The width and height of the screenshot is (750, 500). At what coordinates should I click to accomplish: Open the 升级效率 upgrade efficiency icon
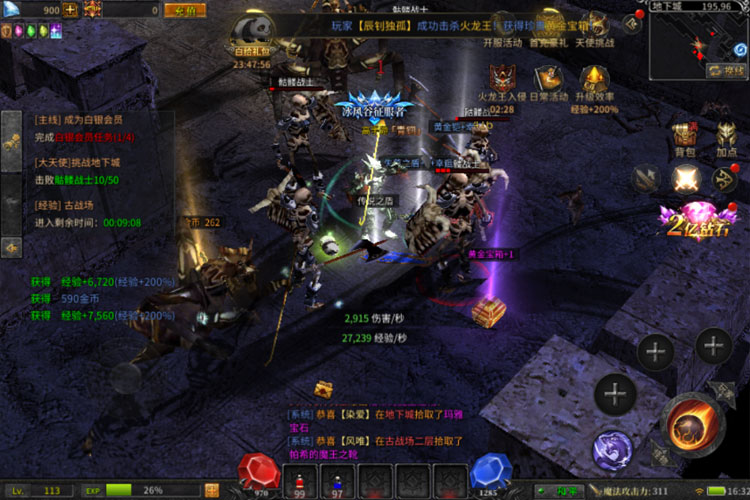[597, 80]
